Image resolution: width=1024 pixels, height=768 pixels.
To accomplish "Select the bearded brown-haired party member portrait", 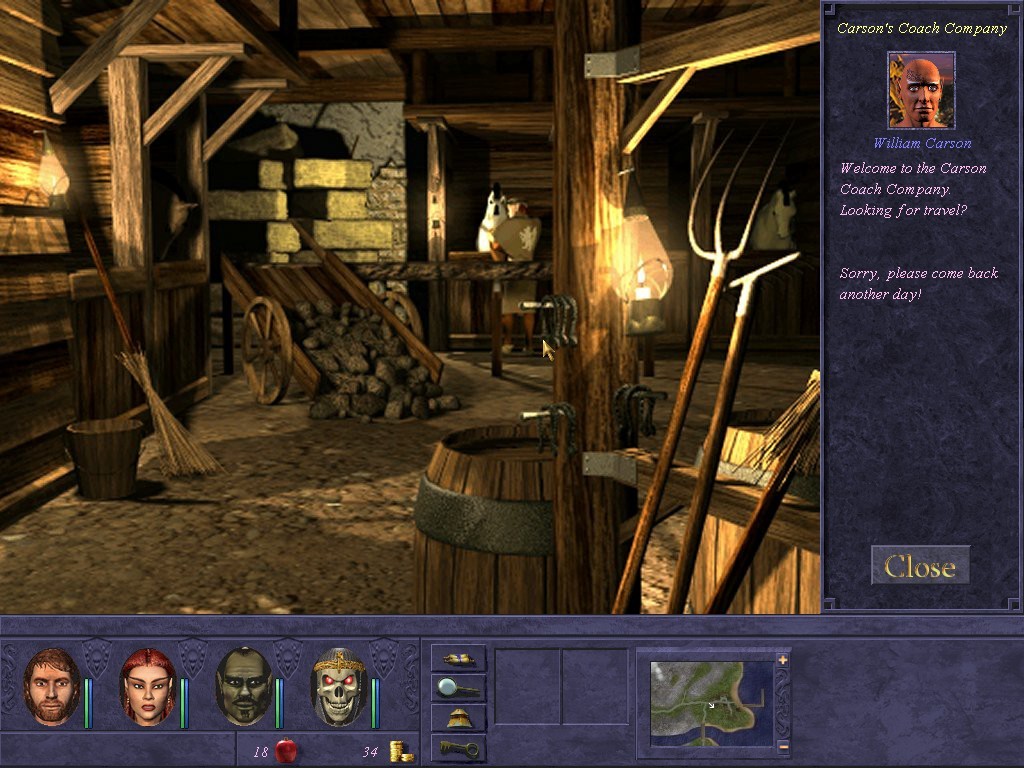I will pyautogui.click(x=52, y=687).
